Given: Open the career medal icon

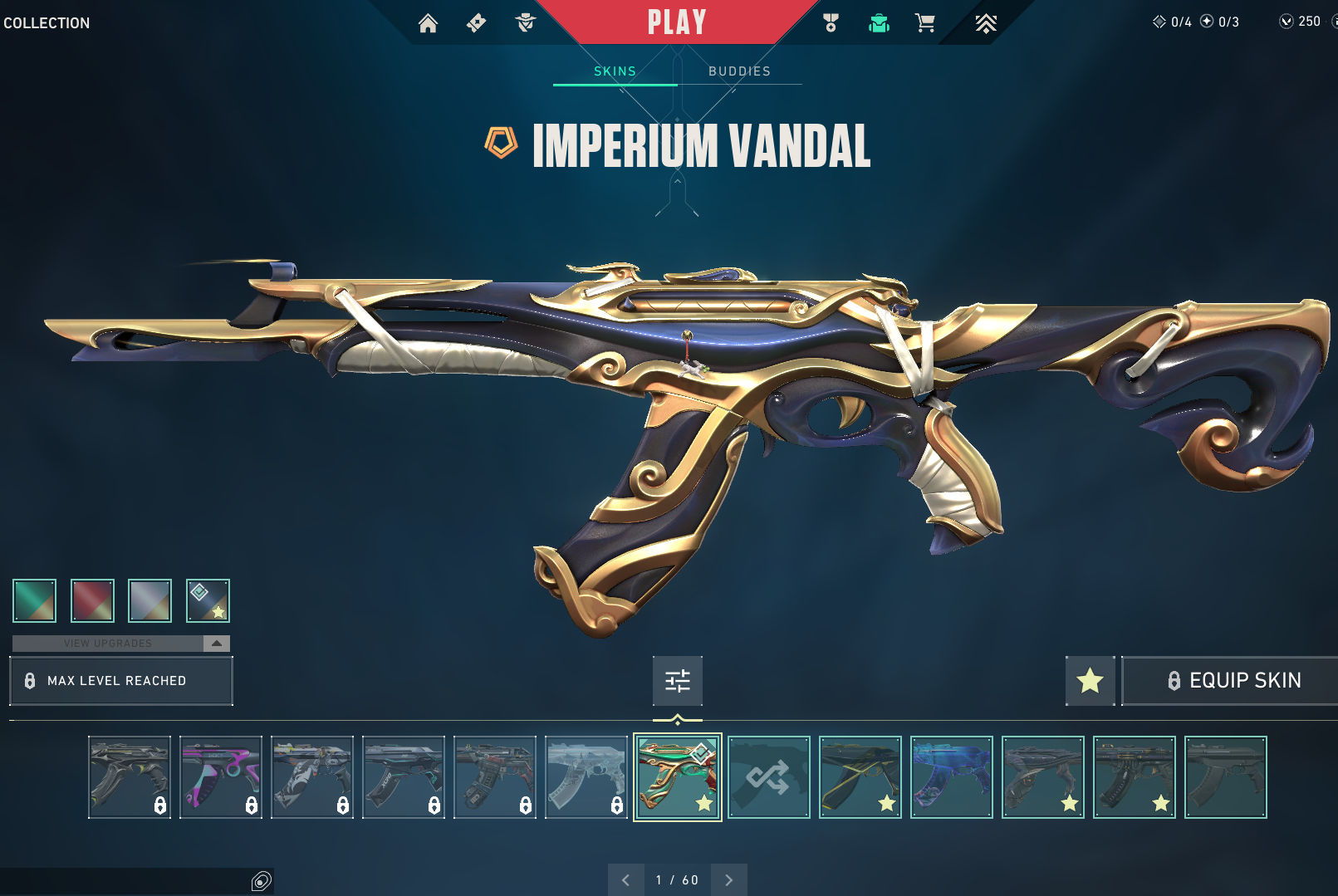Looking at the screenshot, I should [831, 23].
